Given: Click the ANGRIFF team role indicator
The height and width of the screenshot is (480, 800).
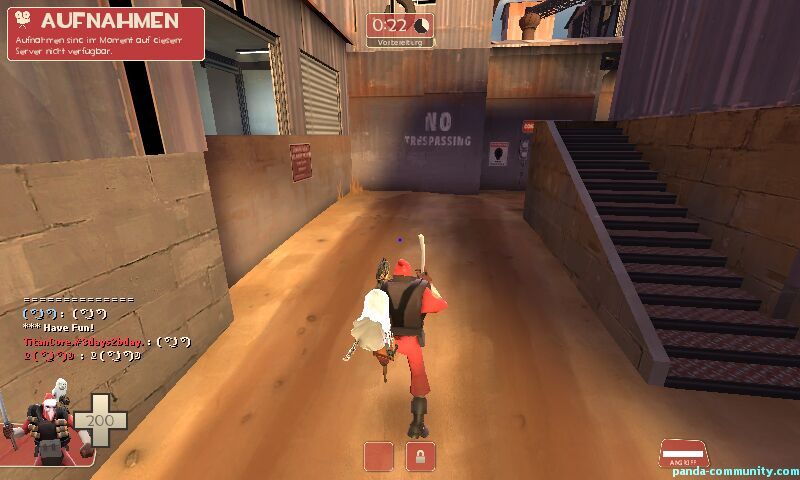Looking at the screenshot, I should 681,454.
